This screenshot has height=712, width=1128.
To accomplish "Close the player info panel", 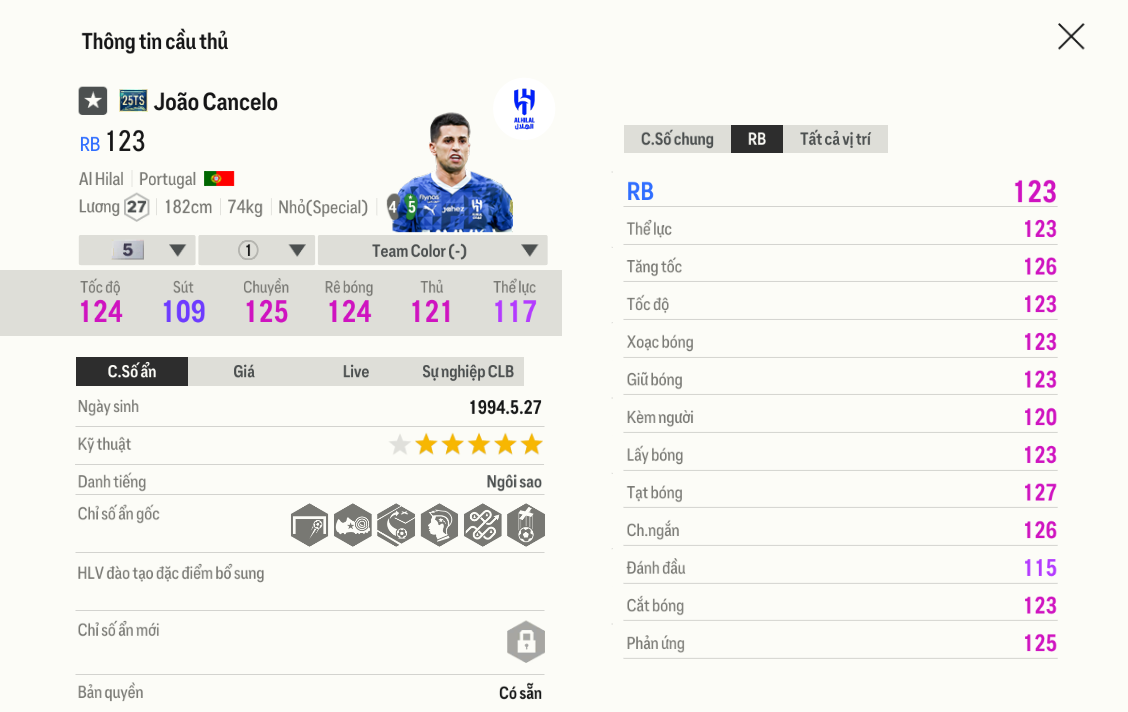I will point(1071,37).
